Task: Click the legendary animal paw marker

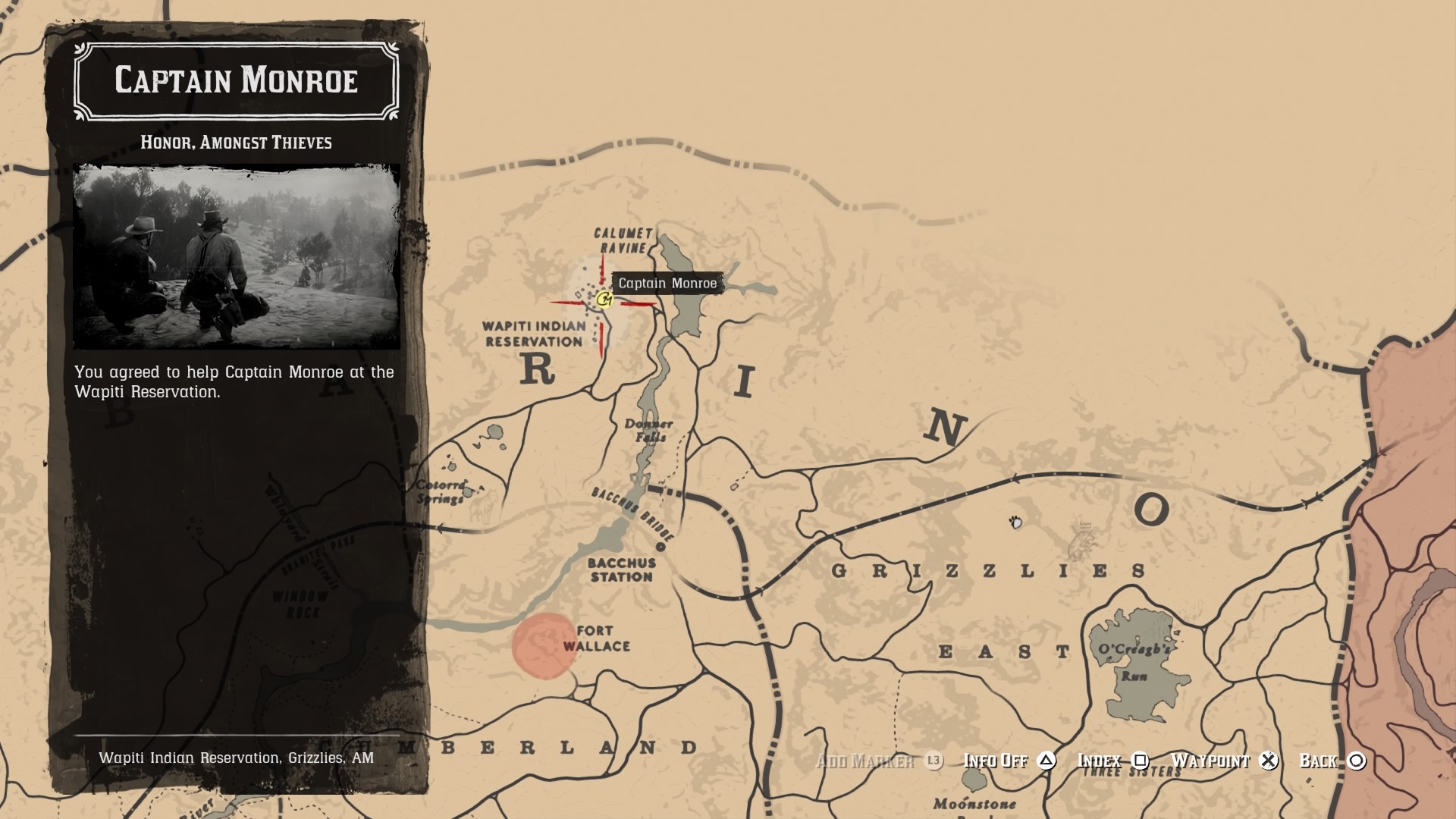Action: (x=1015, y=522)
